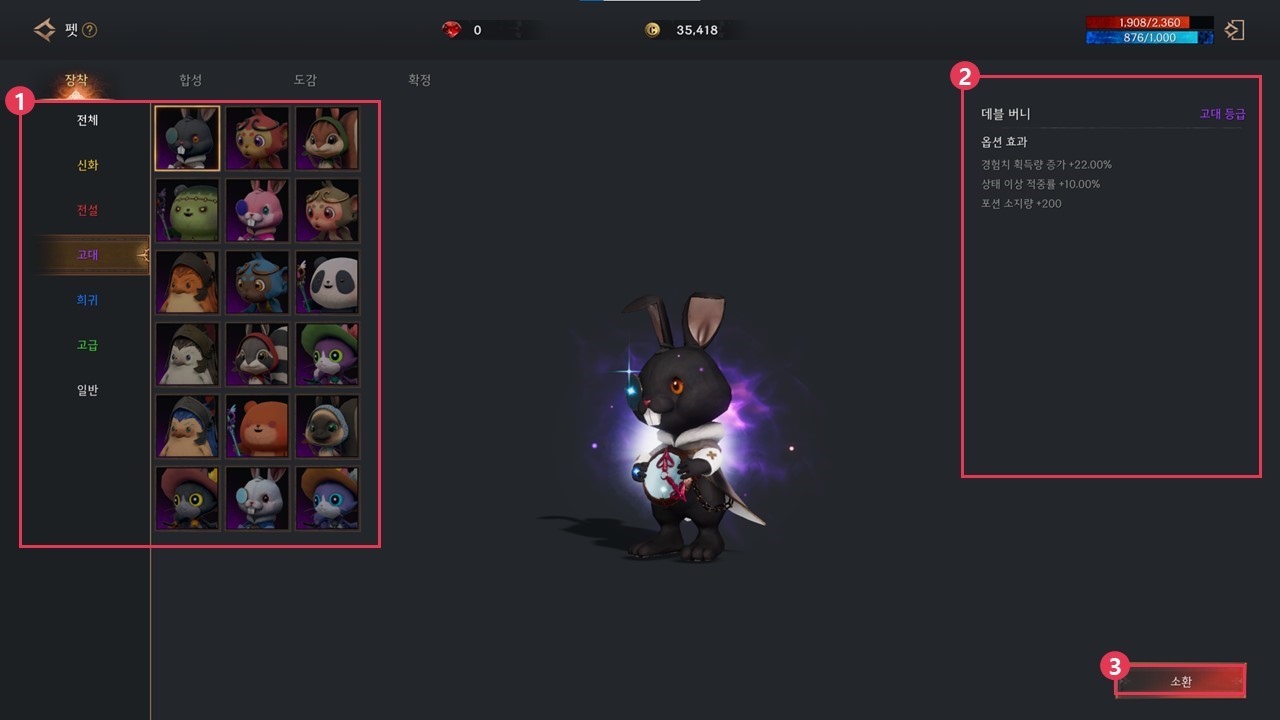Open the 도감 tab
Viewport: 1280px width, 720px height.
pos(305,80)
